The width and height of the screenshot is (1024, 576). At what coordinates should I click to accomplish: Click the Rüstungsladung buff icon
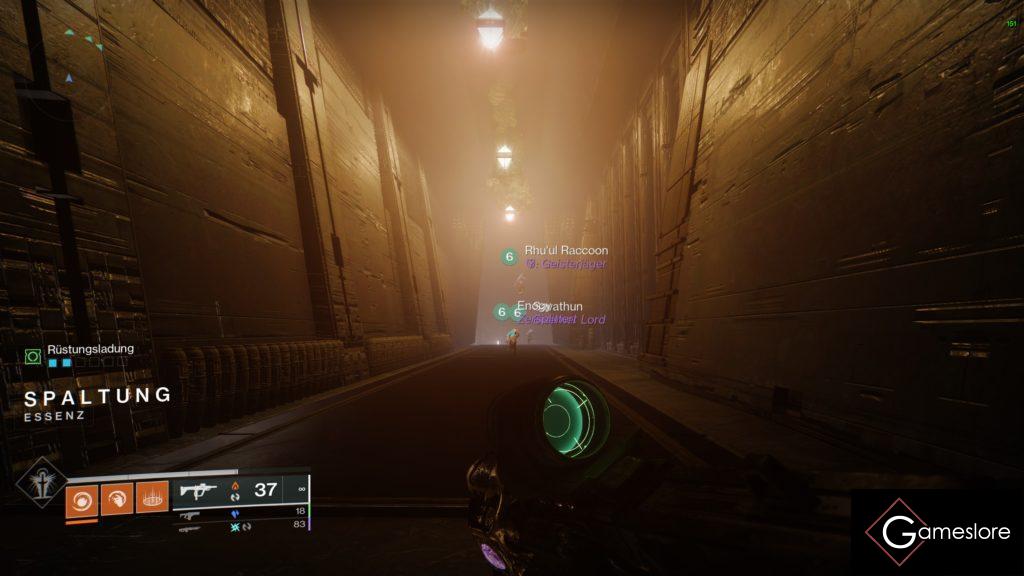tap(33, 355)
